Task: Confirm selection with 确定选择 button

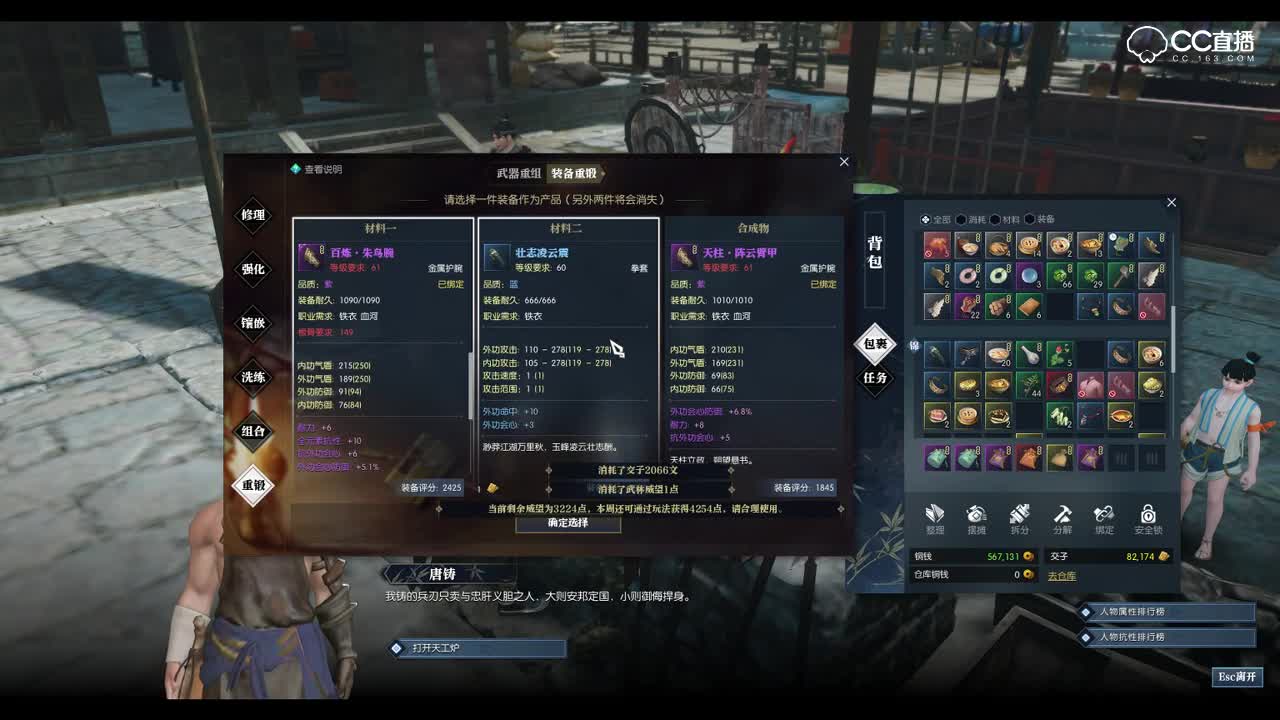Action: coord(568,523)
